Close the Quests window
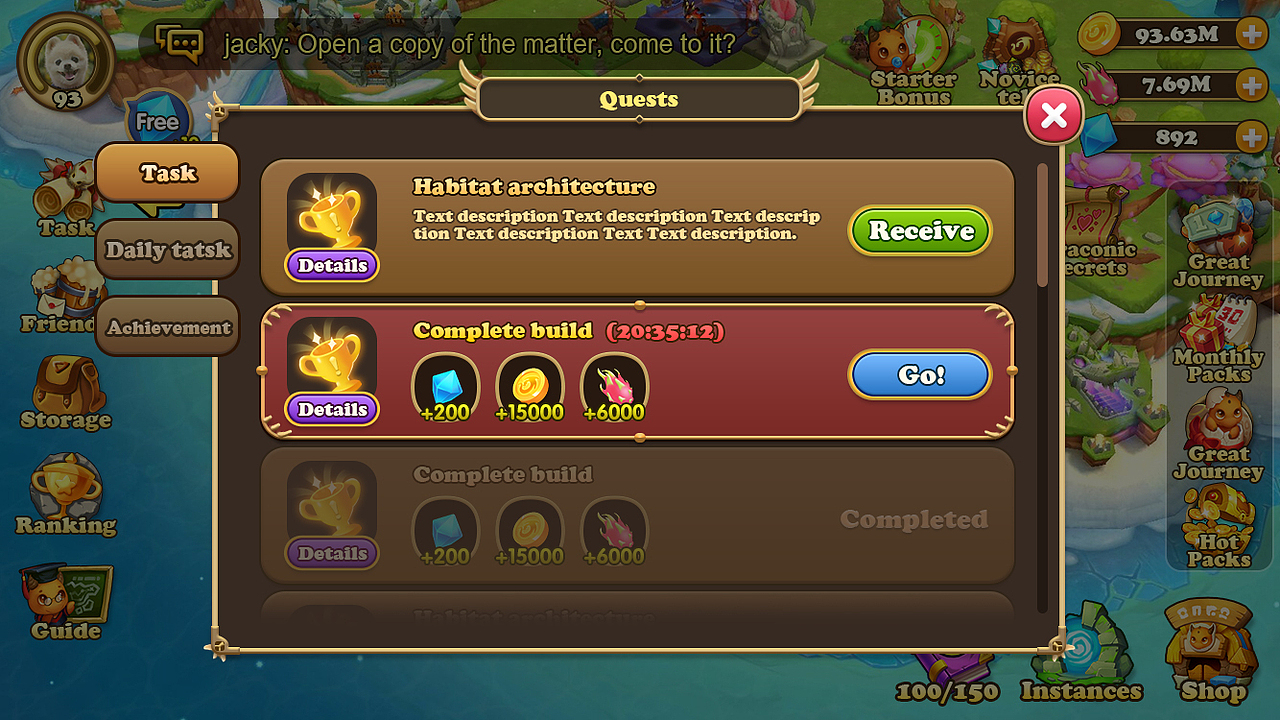Viewport: 1280px width, 720px height. point(1053,116)
